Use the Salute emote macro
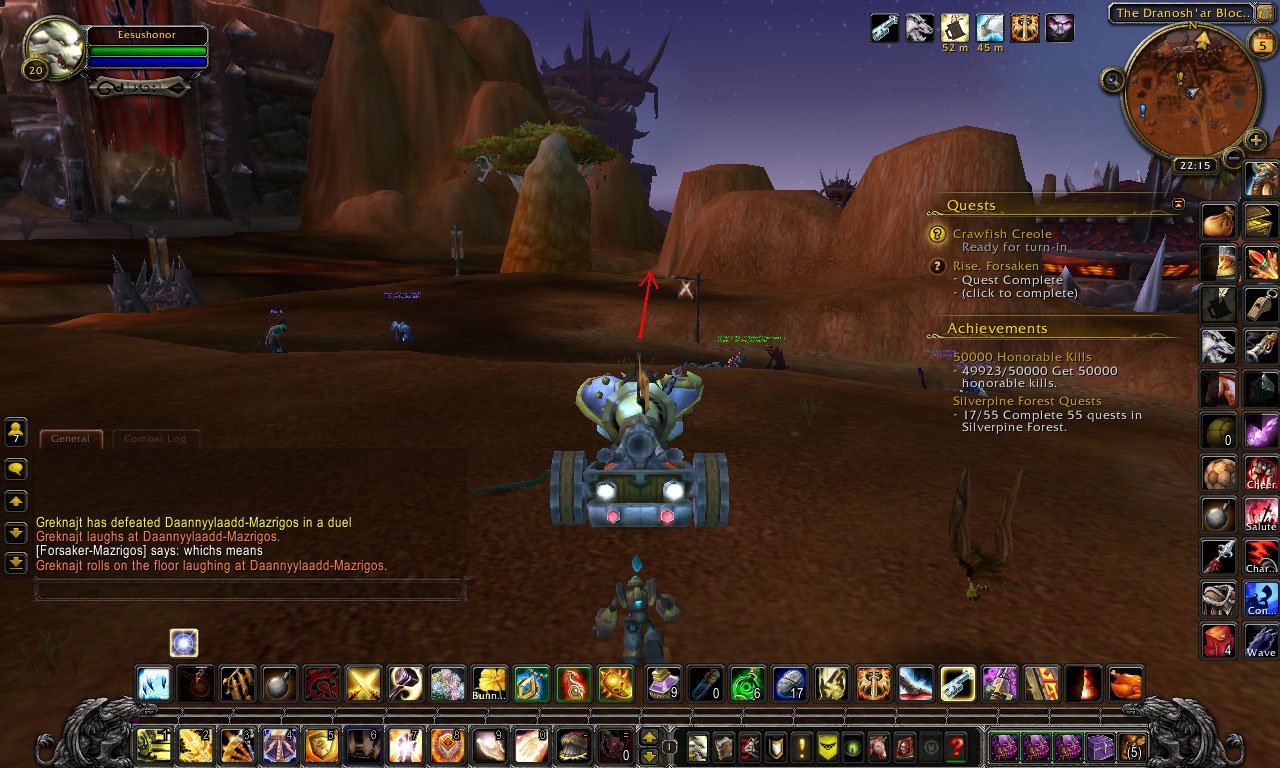 coord(1261,515)
